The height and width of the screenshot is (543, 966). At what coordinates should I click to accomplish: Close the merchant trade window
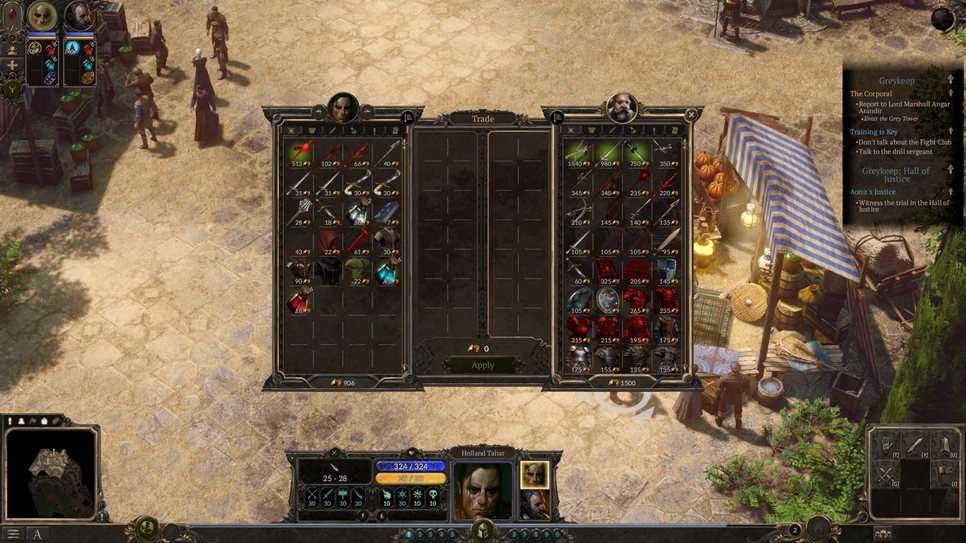[691, 116]
